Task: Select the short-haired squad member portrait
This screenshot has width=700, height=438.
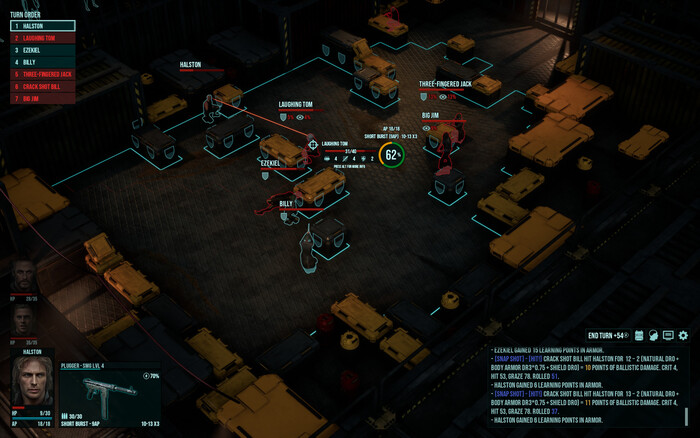Action: pos(24,319)
